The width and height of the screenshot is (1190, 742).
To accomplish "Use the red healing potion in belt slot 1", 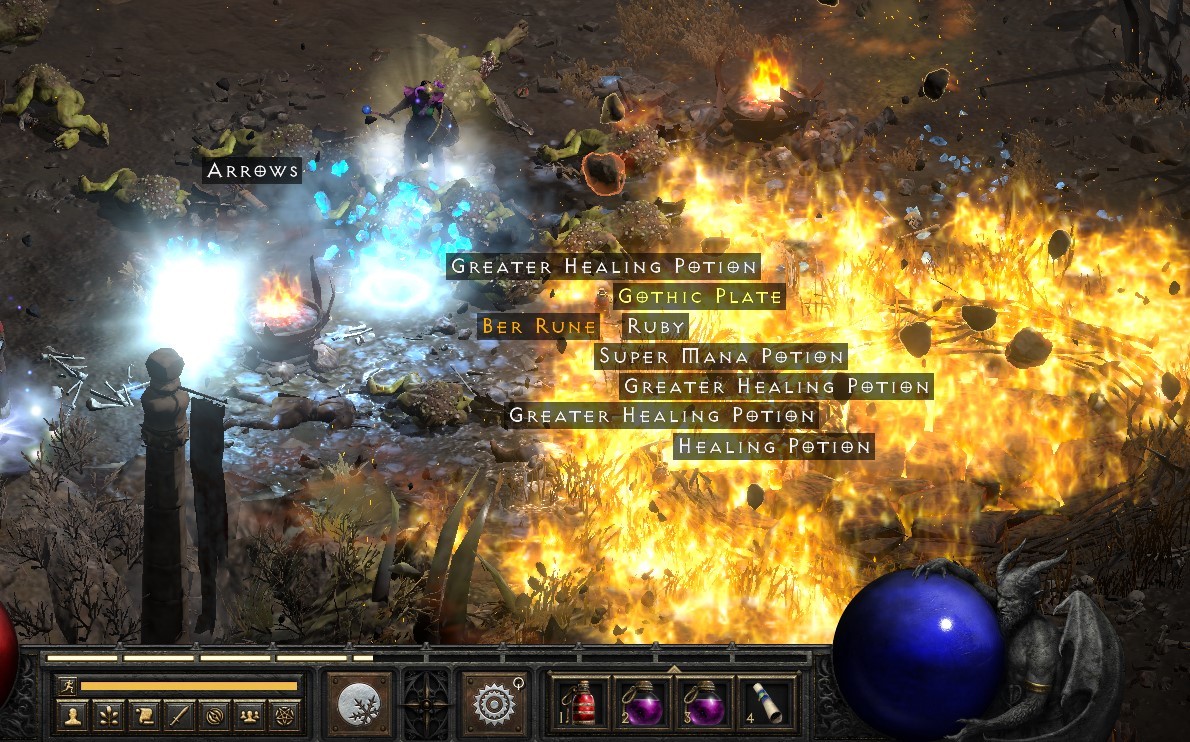I will click(582, 703).
